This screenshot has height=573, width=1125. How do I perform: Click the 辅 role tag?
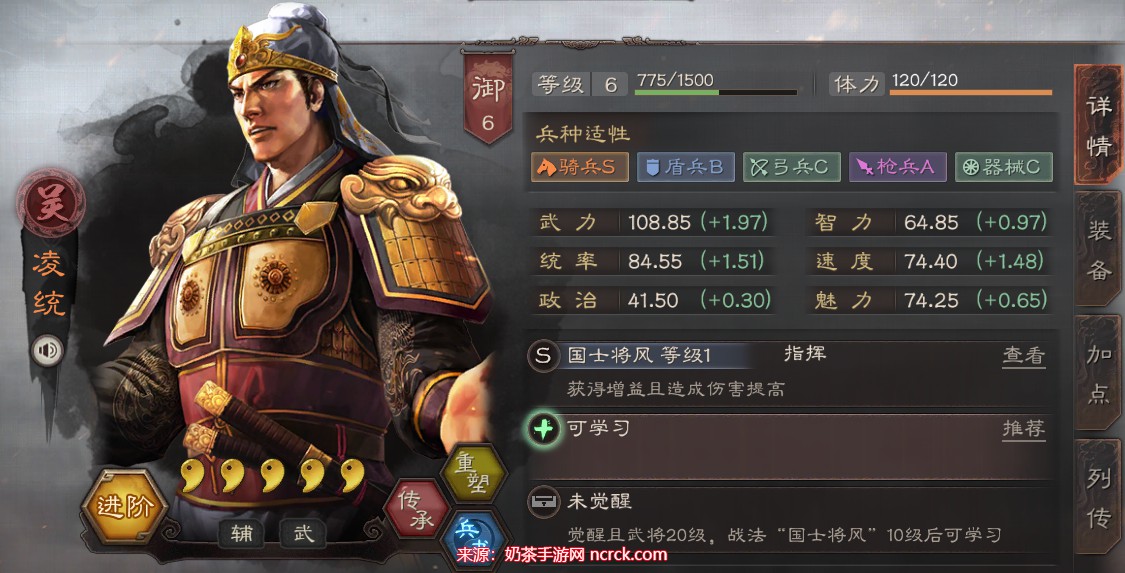pyautogui.click(x=244, y=533)
